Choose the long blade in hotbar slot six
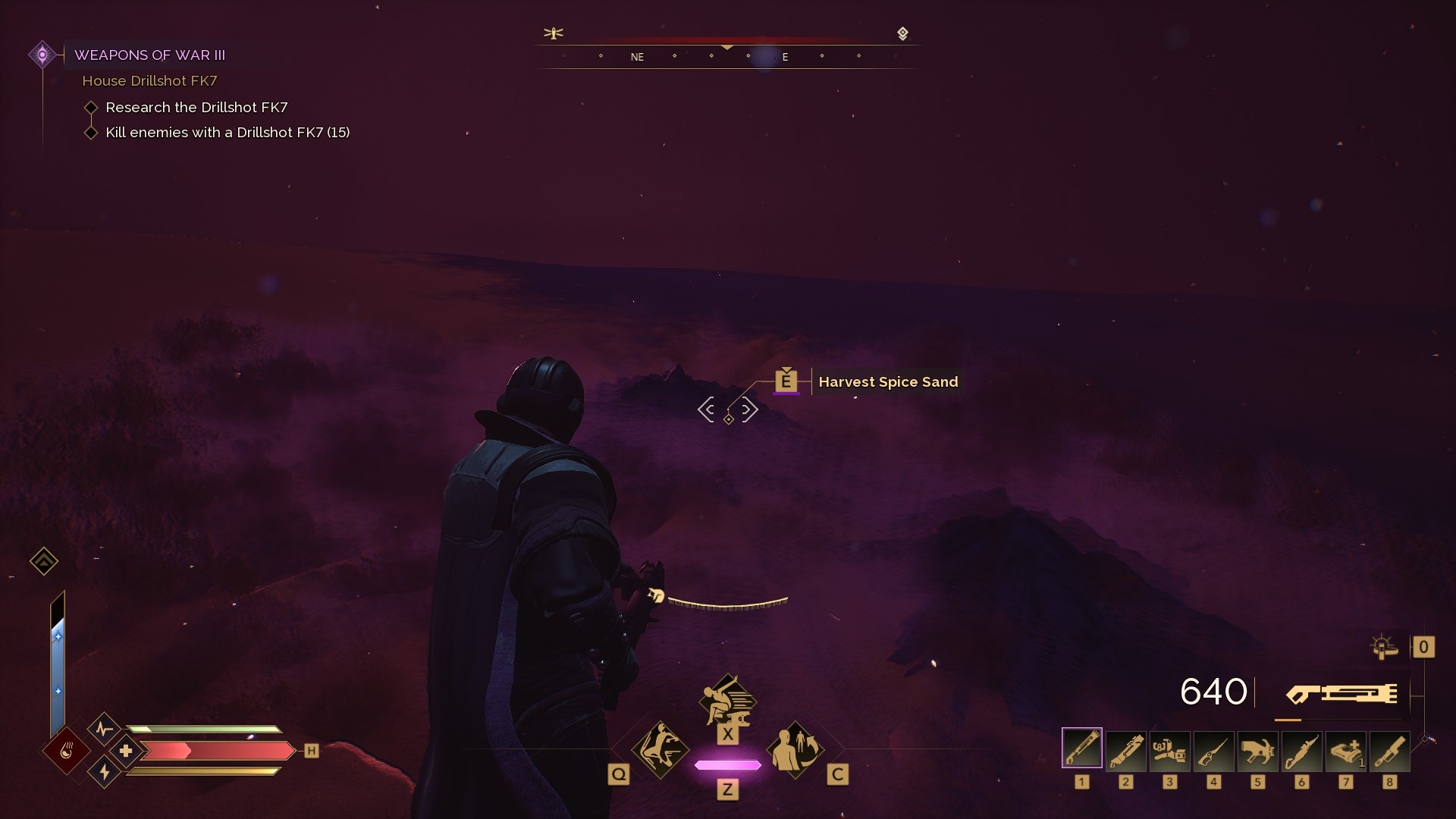The image size is (1456, 819). pos(1302,750)
